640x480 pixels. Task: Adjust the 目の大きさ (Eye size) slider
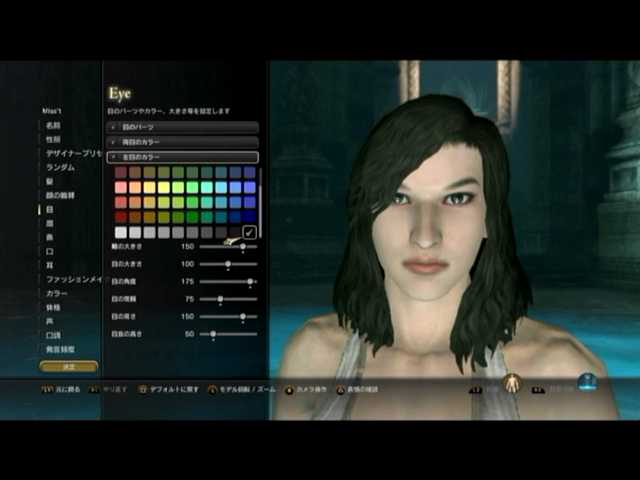228,264
